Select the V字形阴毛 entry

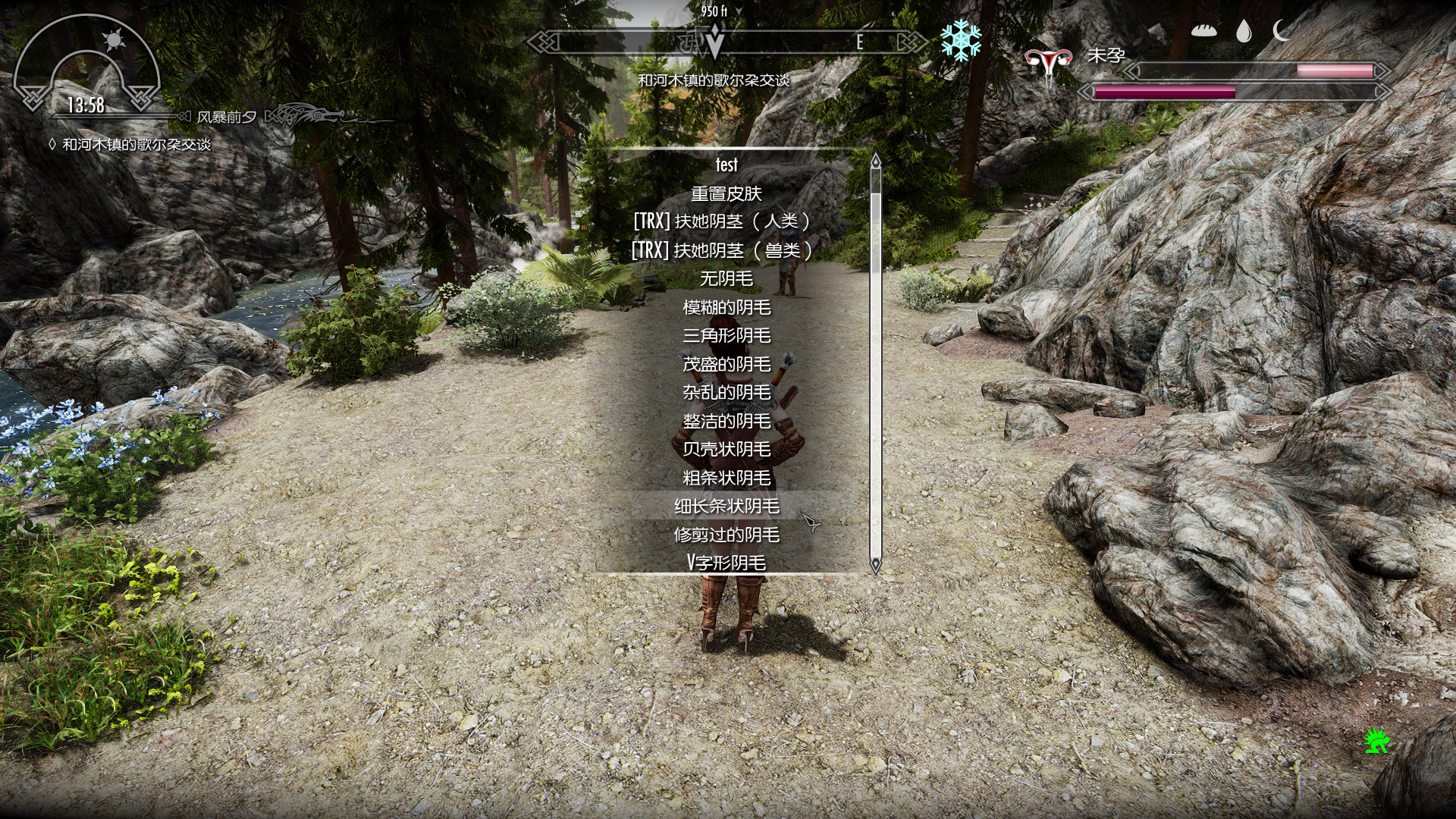[726, 563]
